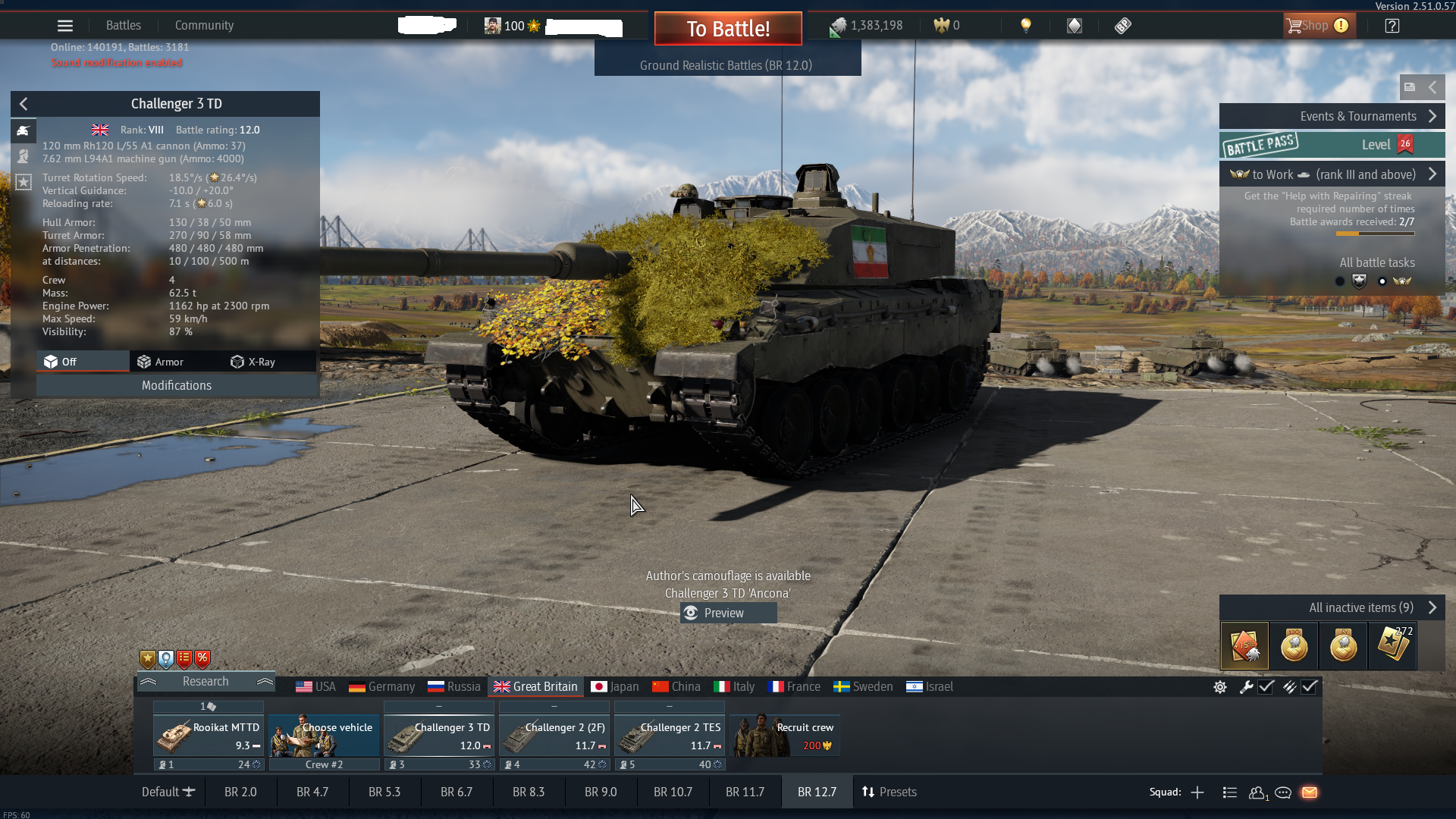Add a player to Squad with plus icon
Image resolution: width=1456 pixels, height=819 pixels.
point(1197,792)
